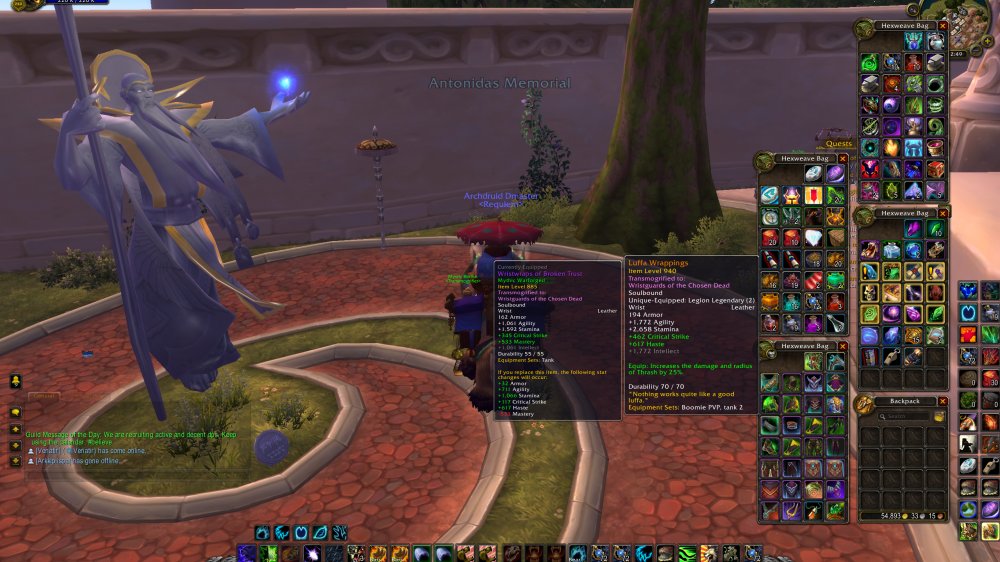Open the Backpack portrait icon menu

click(x=863, y=404)
